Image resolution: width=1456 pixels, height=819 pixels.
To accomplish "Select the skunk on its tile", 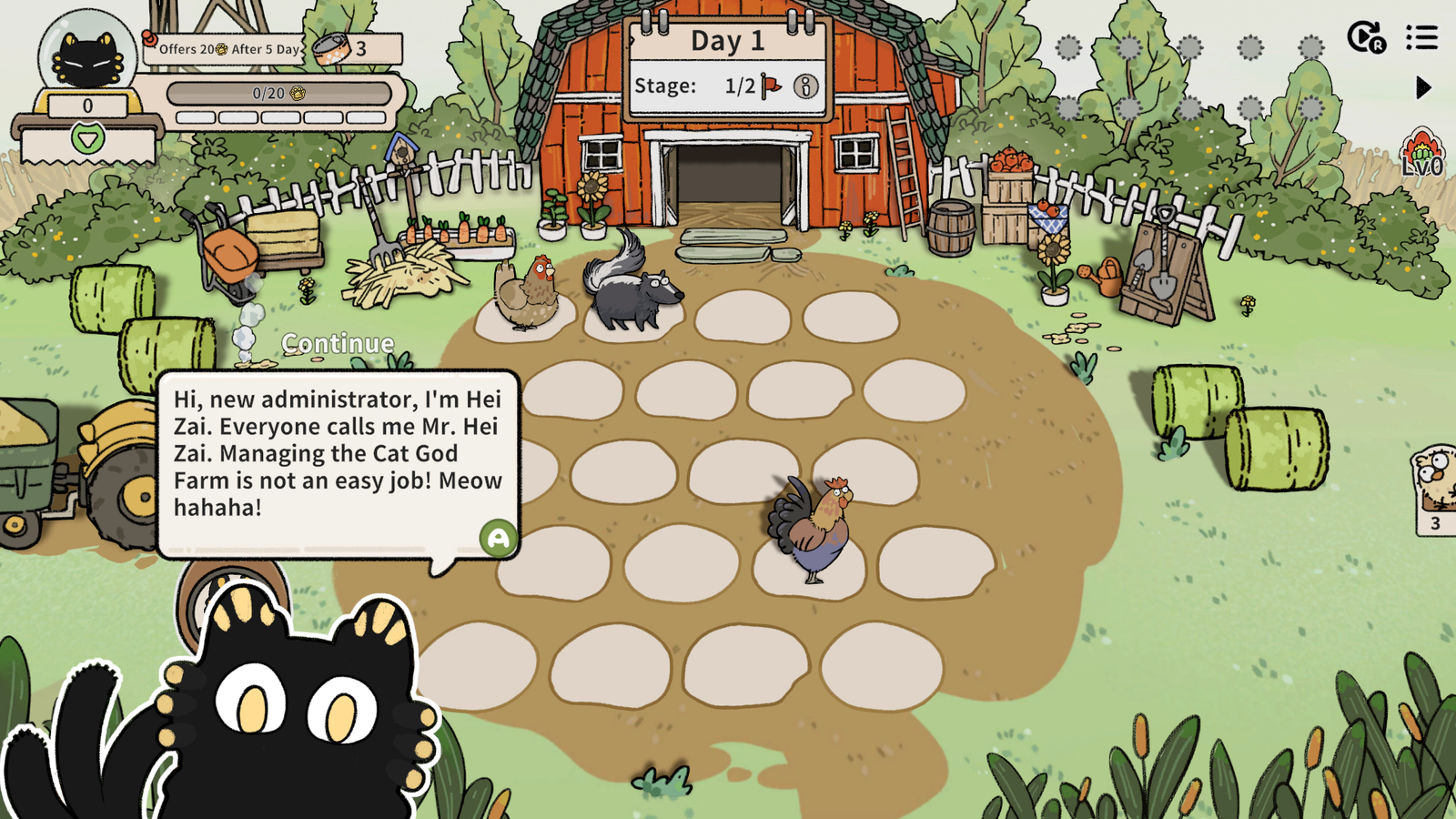I will click(631, 287).
